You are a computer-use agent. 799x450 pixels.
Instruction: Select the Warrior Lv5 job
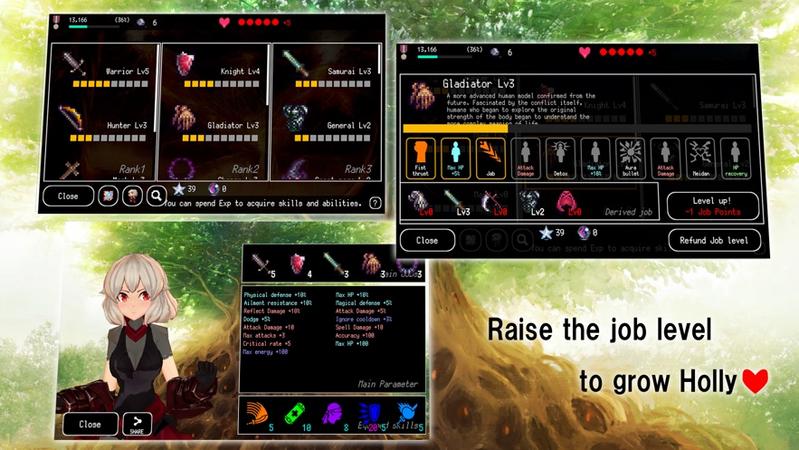[102, 71]
